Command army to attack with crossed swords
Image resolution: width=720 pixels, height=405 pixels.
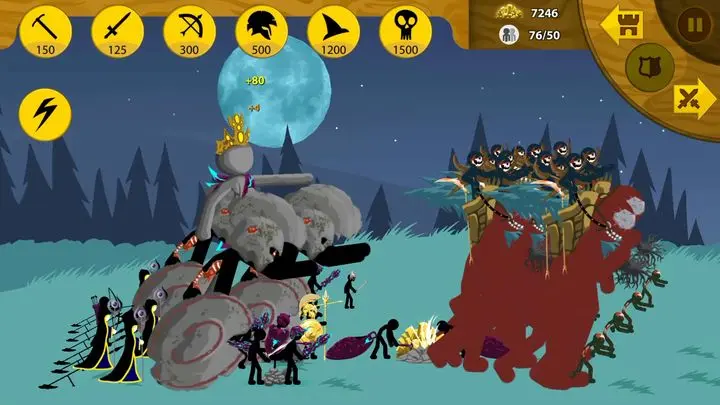(x=691, y=99)
